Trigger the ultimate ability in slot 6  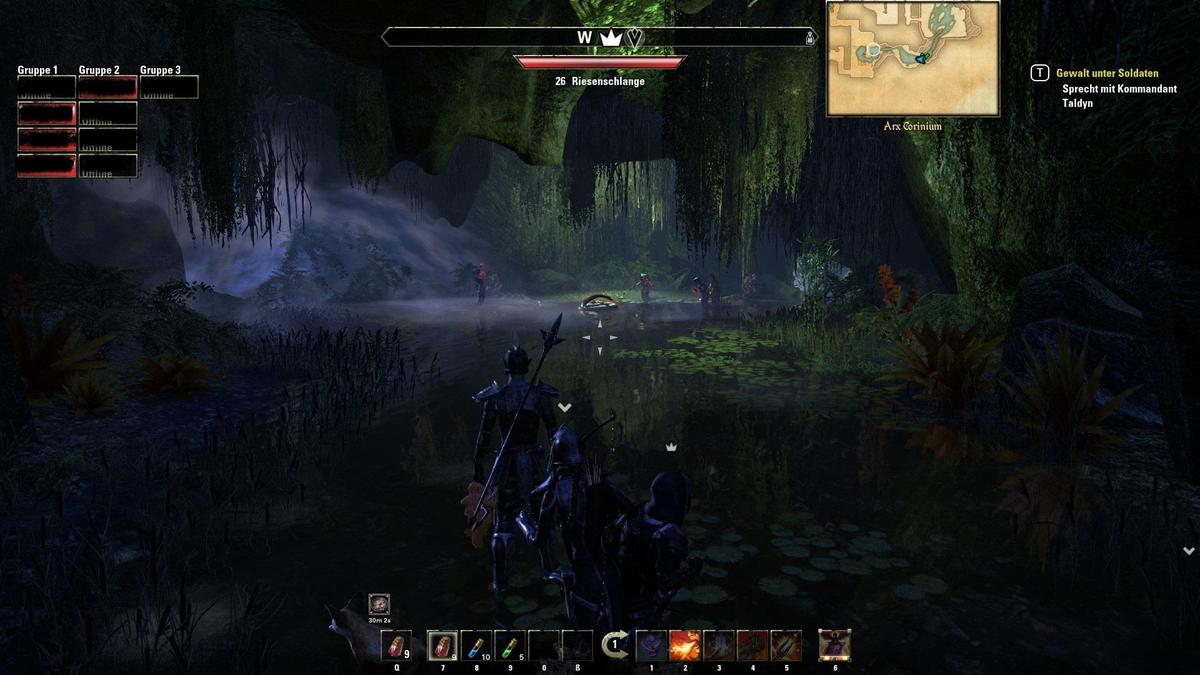(835, 646)
